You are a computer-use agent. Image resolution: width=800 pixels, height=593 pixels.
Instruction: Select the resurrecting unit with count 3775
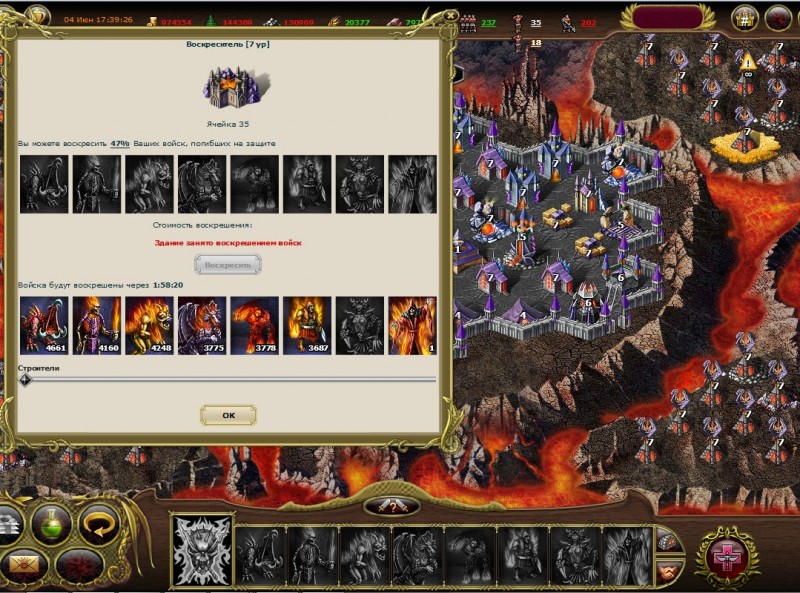click(202, 325)
